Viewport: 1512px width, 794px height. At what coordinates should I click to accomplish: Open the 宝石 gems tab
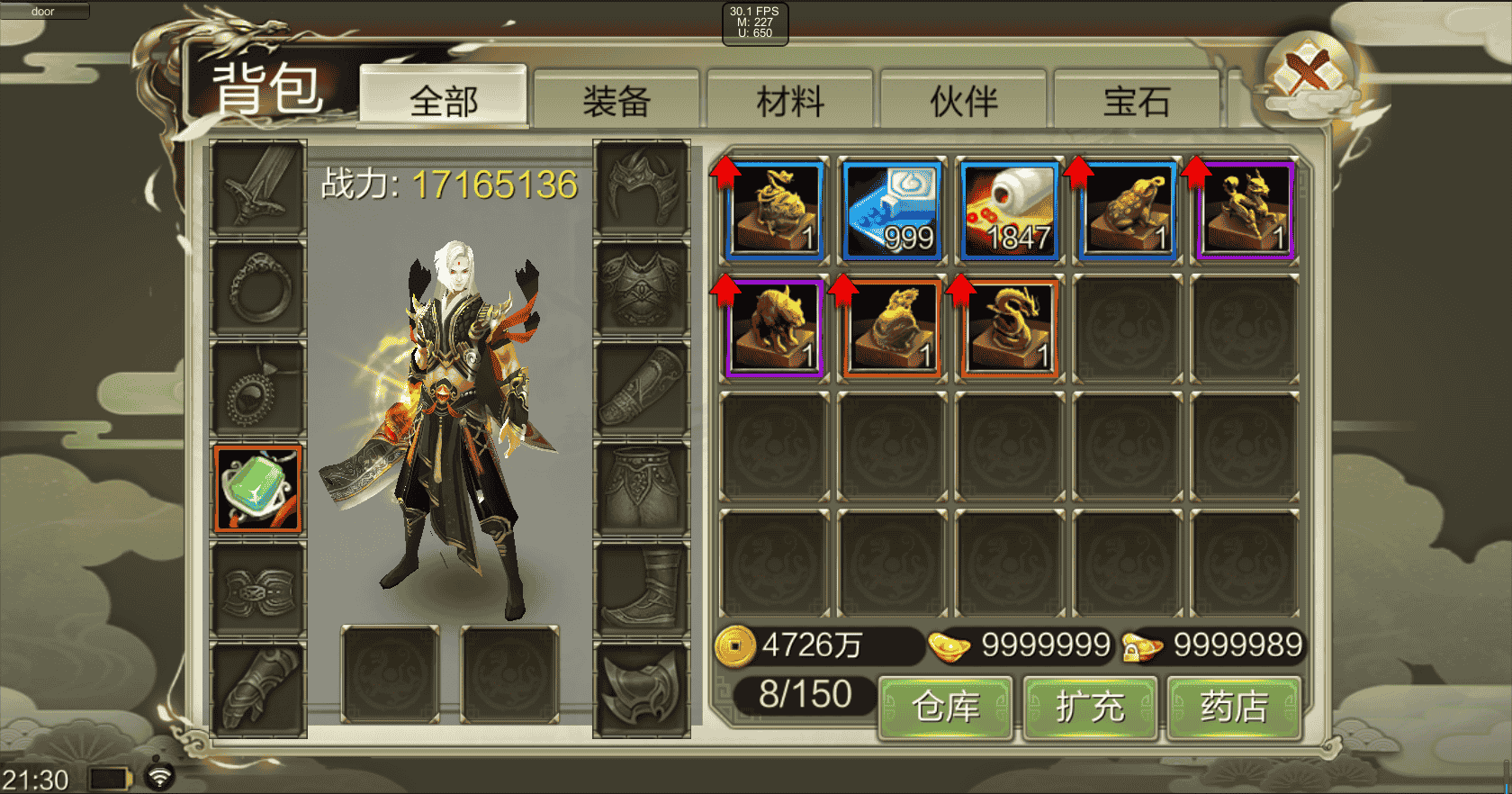(x=1136, y=101)
